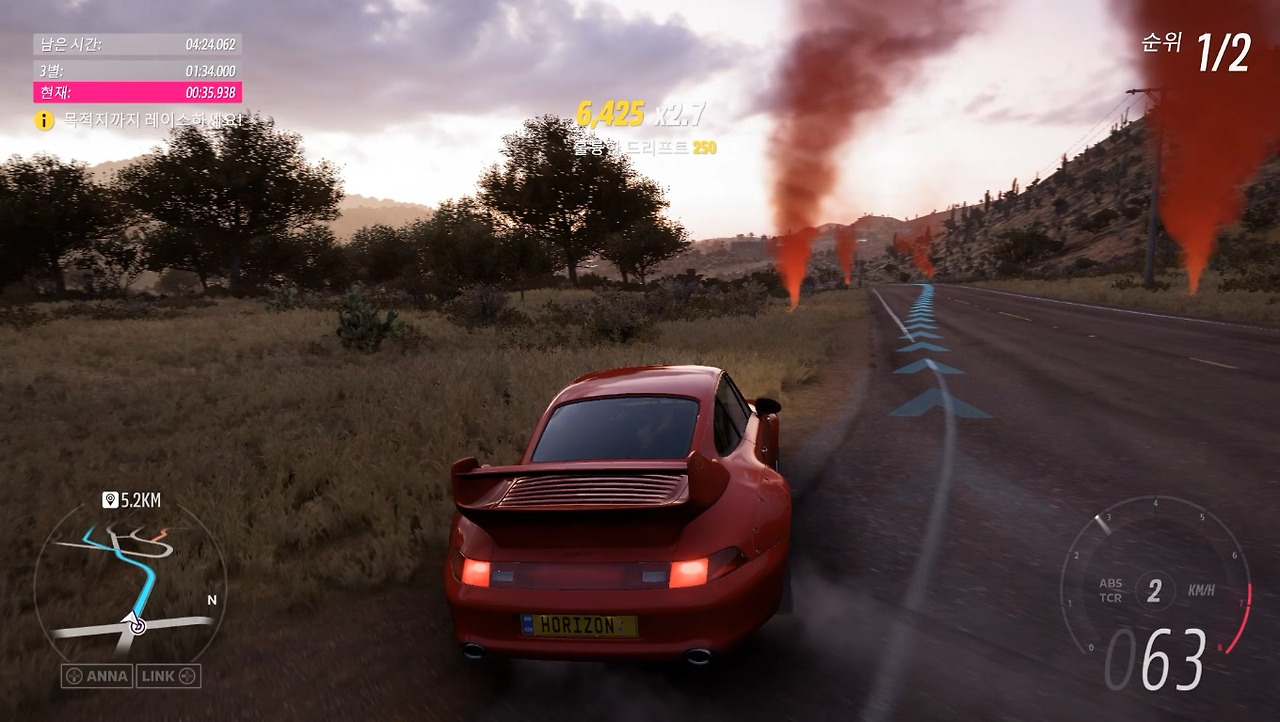
Task: Open the LINK chat panel
Action: [168, 676]
